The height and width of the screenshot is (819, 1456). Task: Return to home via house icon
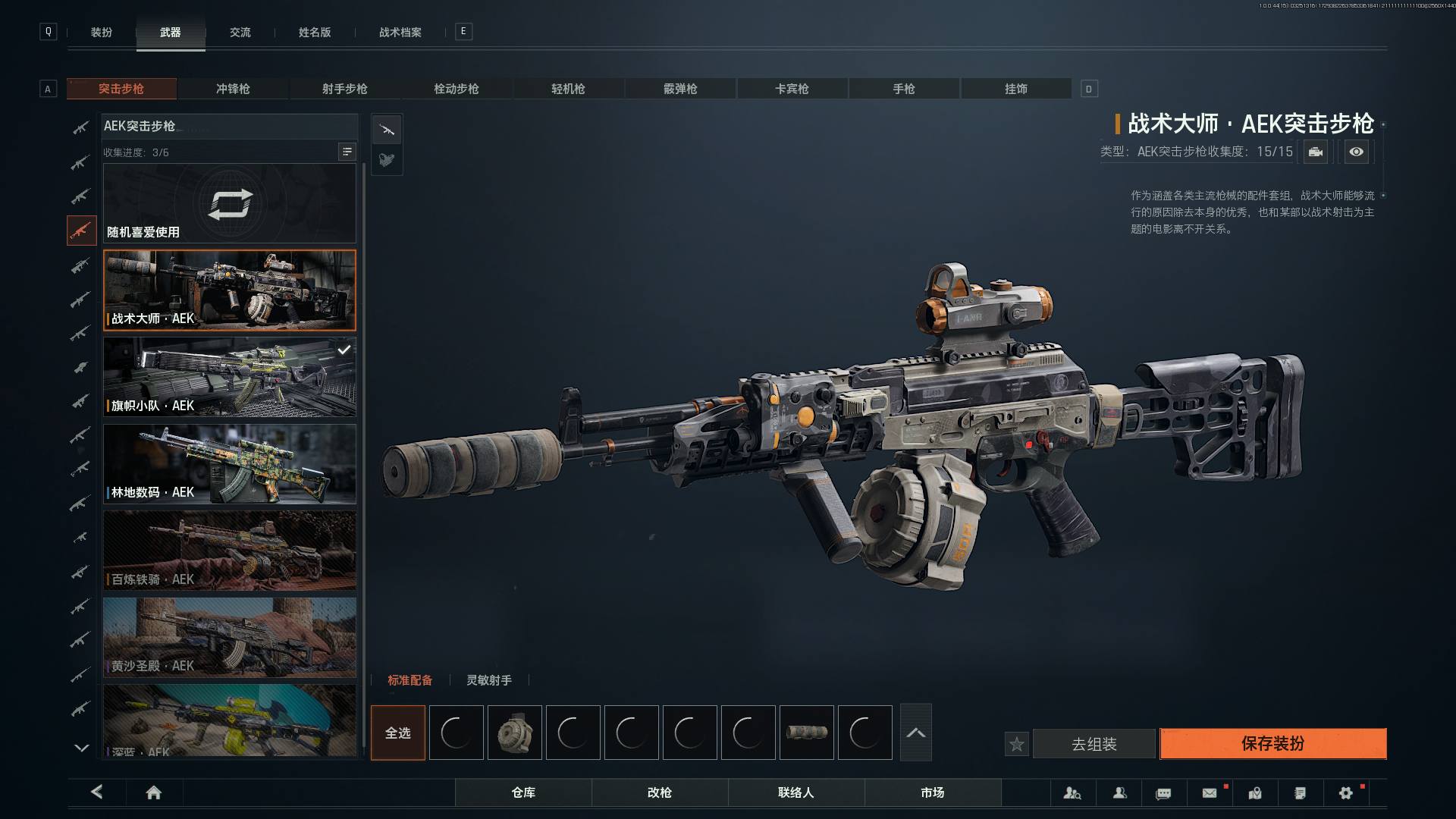153,792
